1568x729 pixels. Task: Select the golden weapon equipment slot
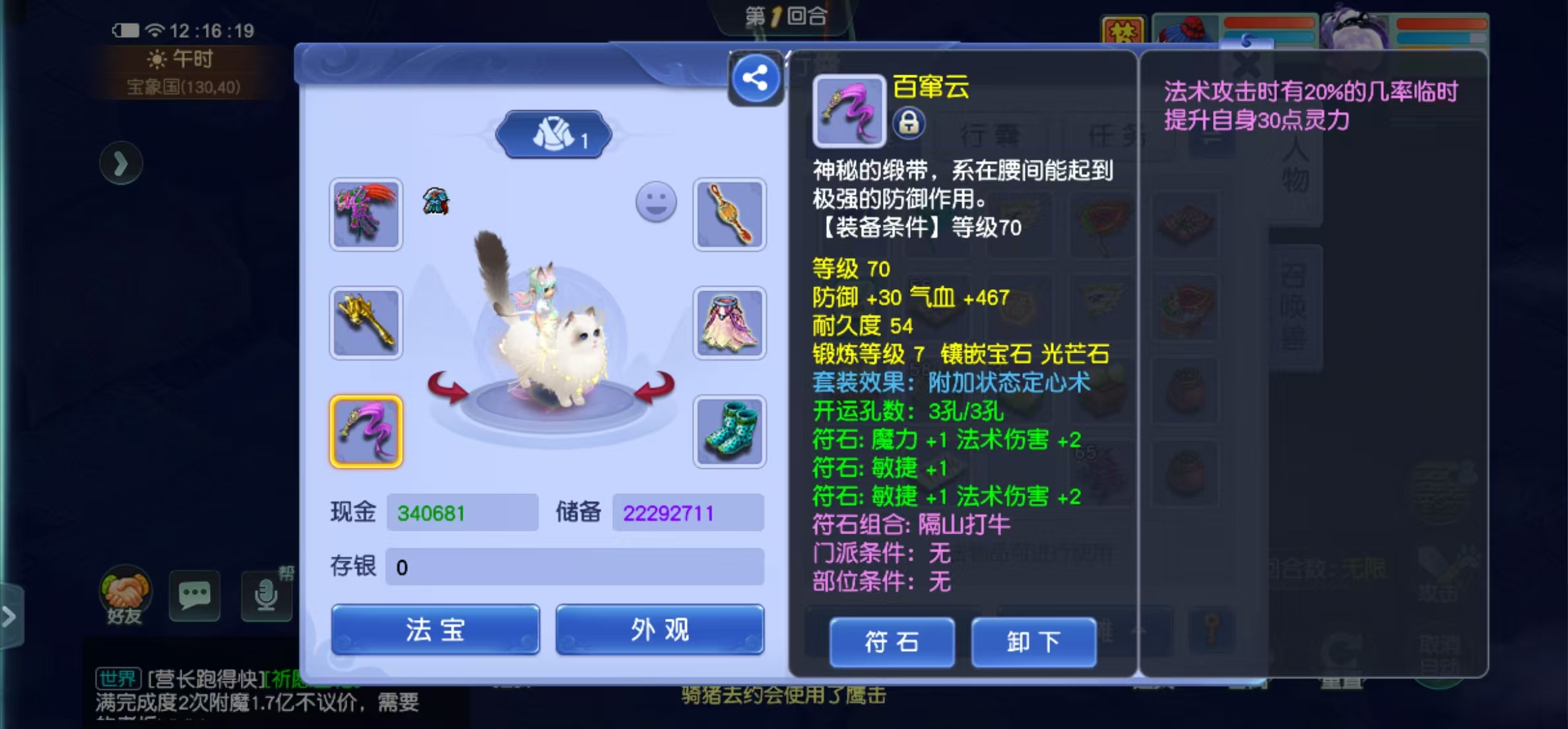tap(366, 323)
